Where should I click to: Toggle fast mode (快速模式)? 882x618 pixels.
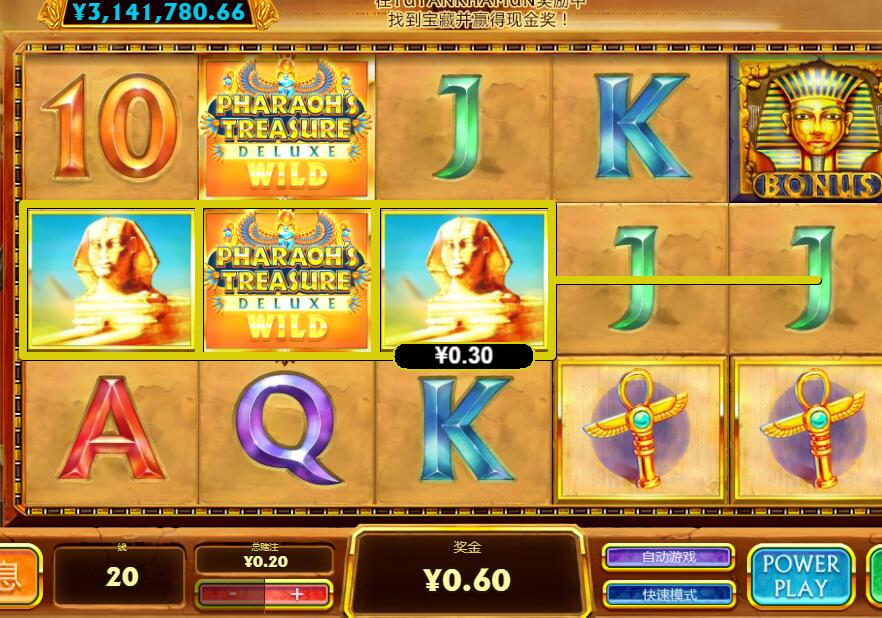(669, 594)
